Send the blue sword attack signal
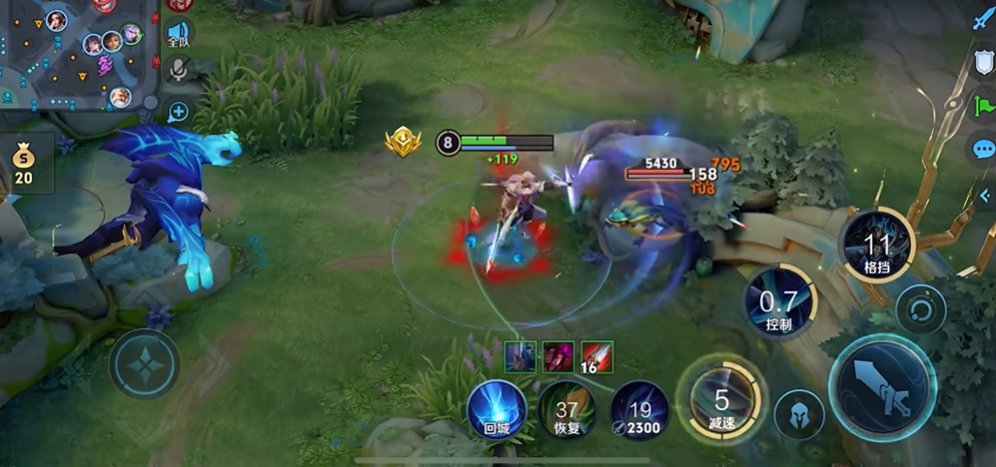 [982, 20]
